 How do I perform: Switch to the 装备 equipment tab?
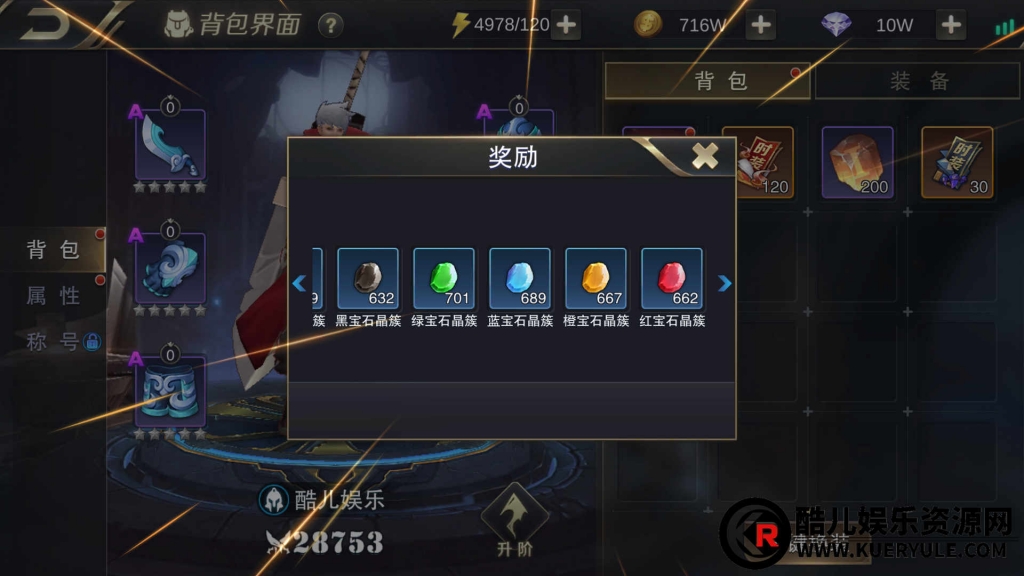(x=918, y=81)
